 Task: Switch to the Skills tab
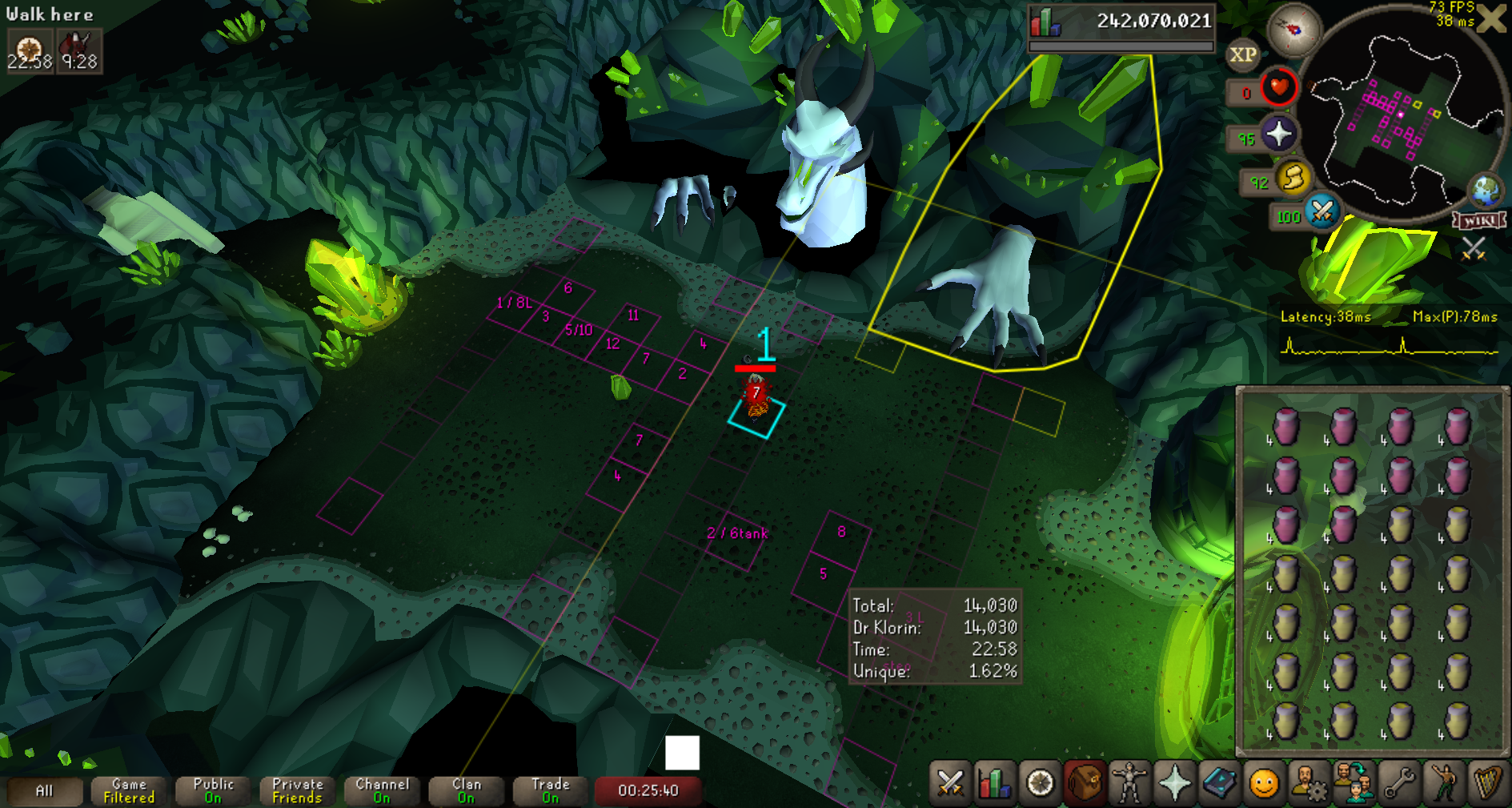(x=994, y=782)
